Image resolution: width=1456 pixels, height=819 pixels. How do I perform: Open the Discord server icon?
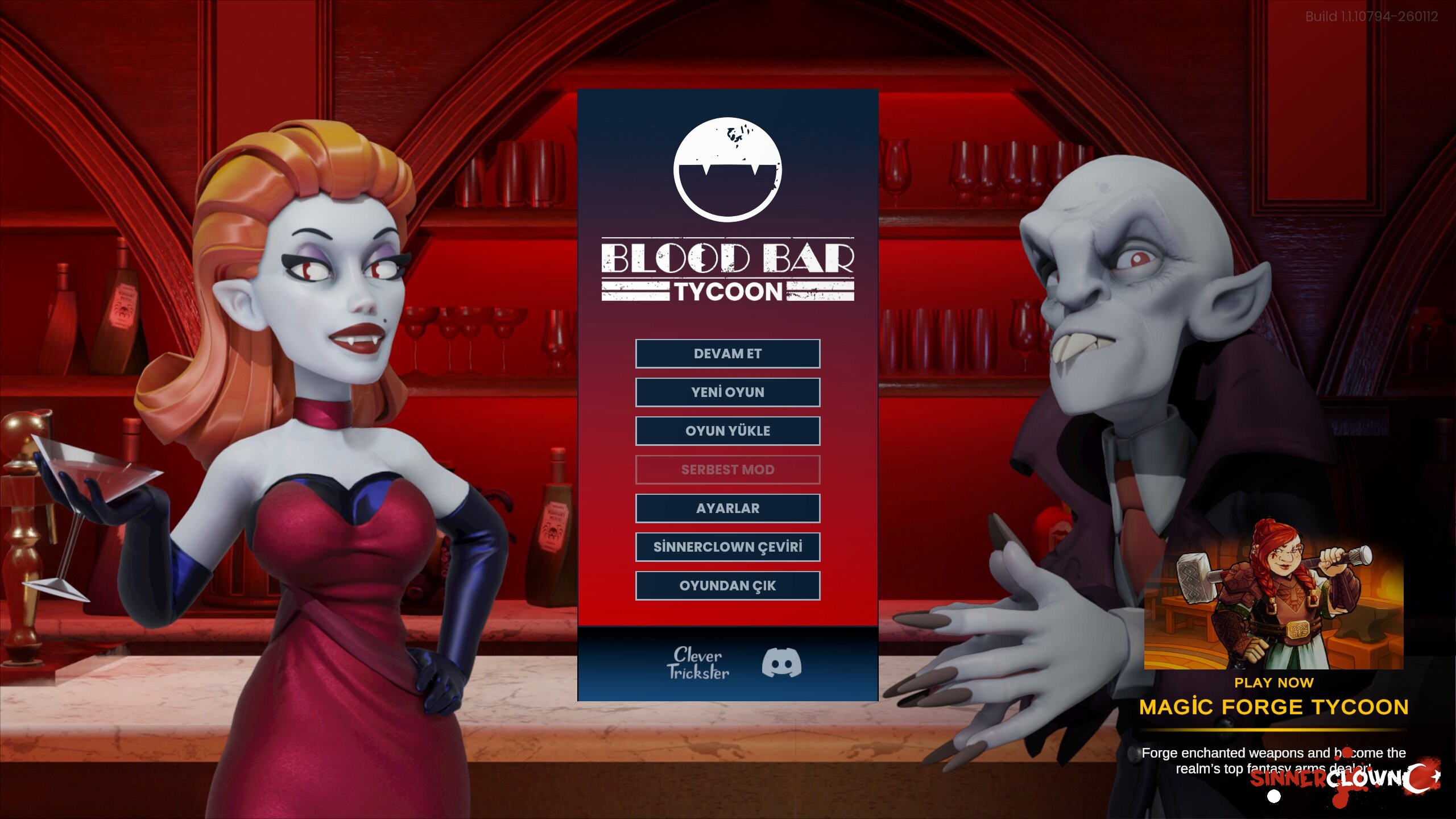pos(781,663)
